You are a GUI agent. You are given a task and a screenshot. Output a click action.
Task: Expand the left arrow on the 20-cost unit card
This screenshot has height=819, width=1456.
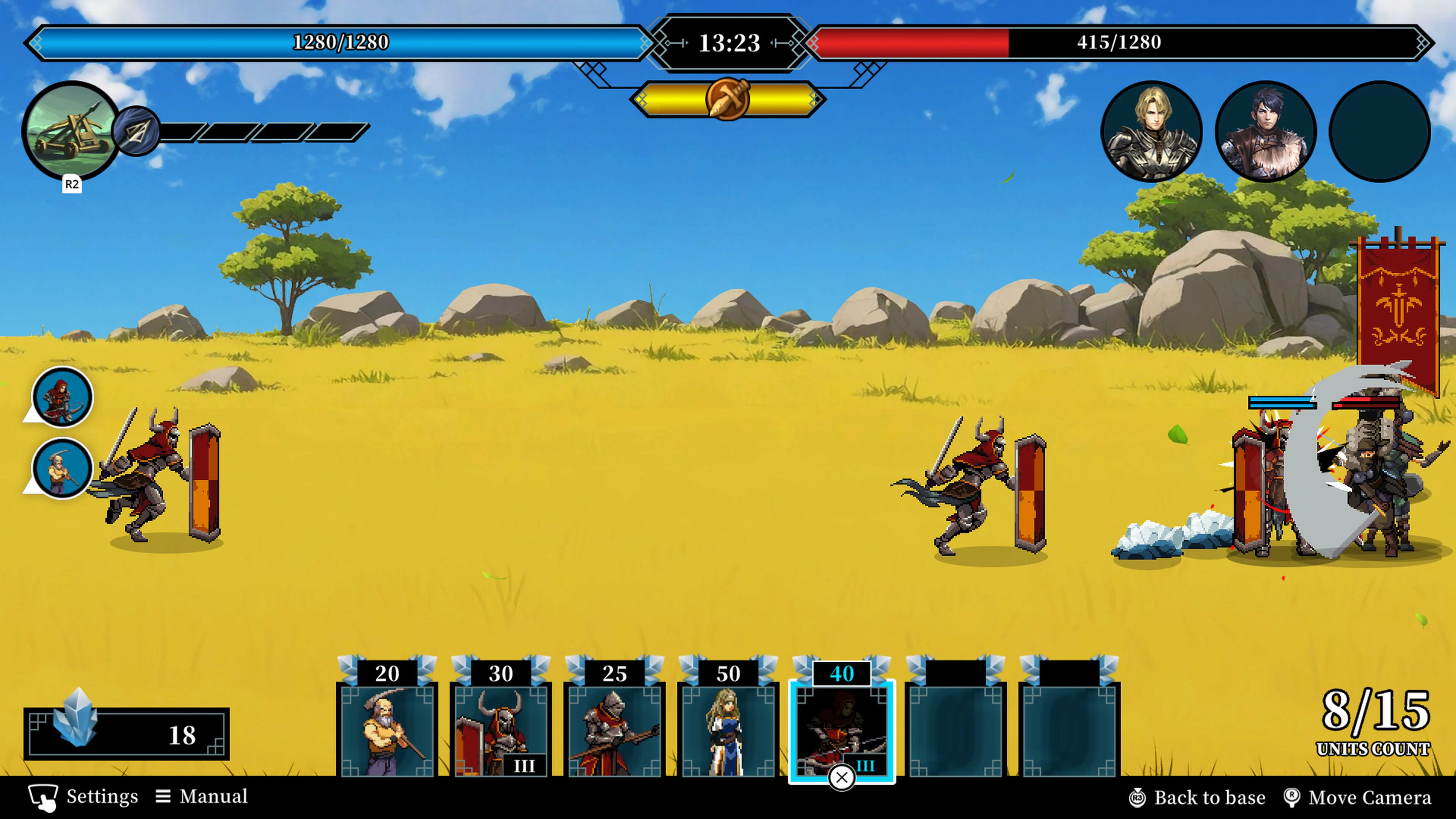pyautogui.click(x=349, y=673)
